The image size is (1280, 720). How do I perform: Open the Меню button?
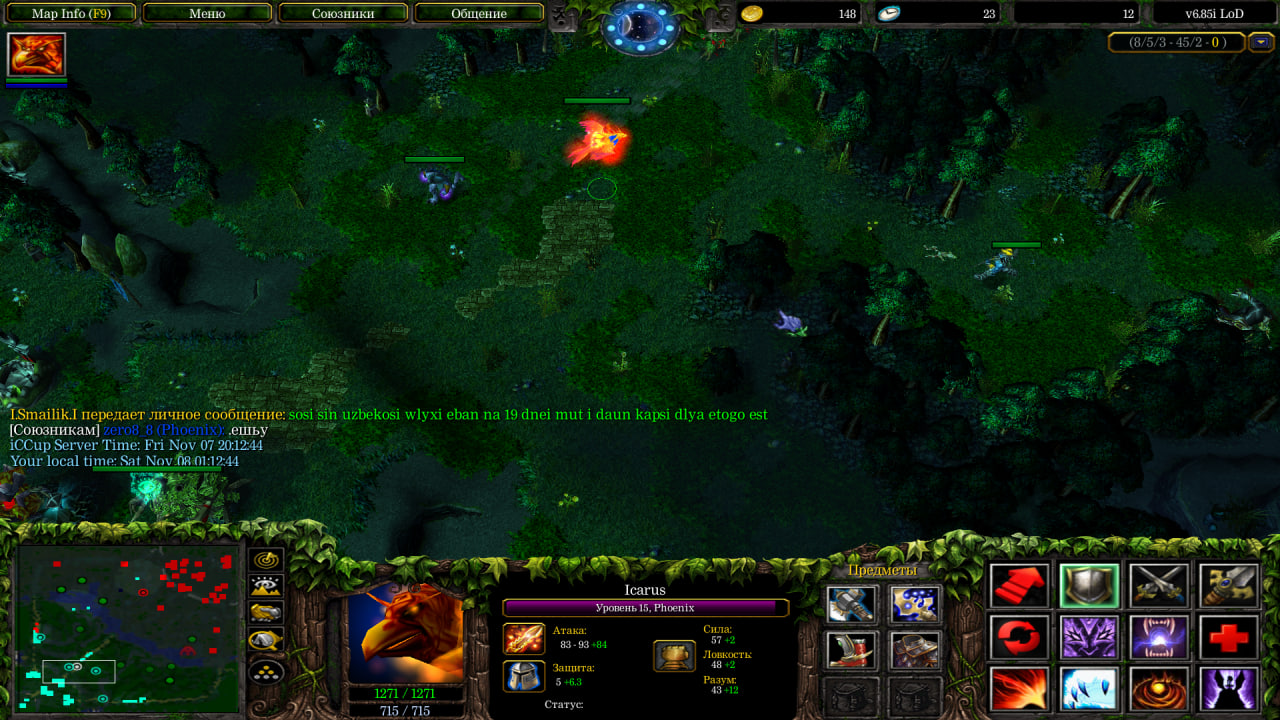click(207, 14)
